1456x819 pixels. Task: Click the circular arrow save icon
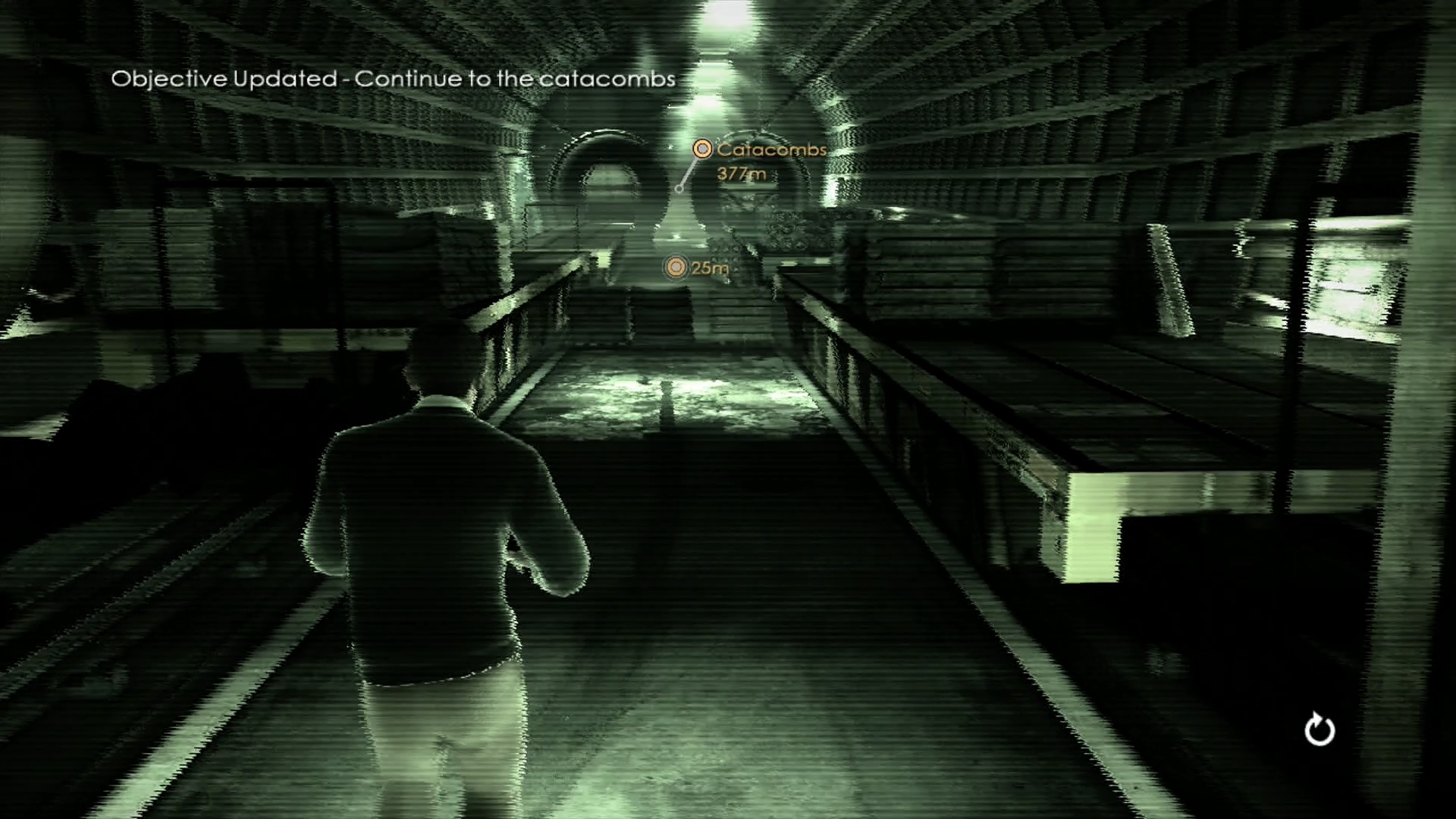pos(1319,730)
